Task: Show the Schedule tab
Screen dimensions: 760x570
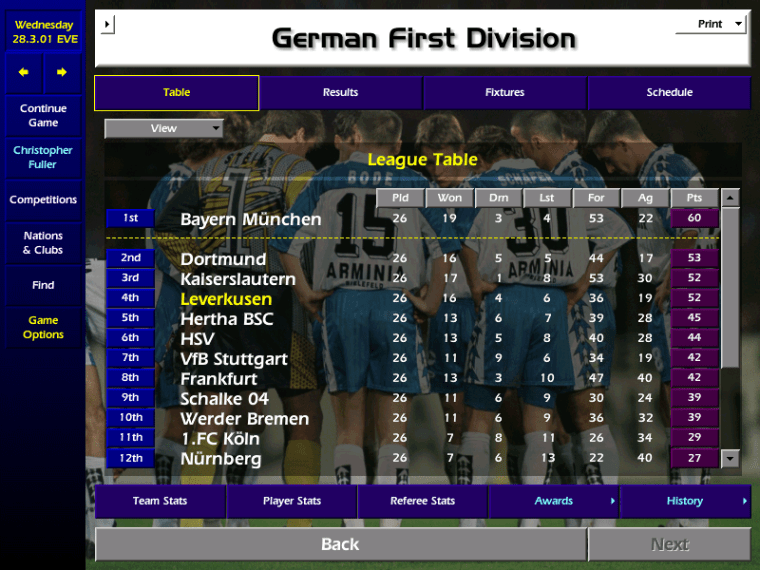Action: pos(669,93)
